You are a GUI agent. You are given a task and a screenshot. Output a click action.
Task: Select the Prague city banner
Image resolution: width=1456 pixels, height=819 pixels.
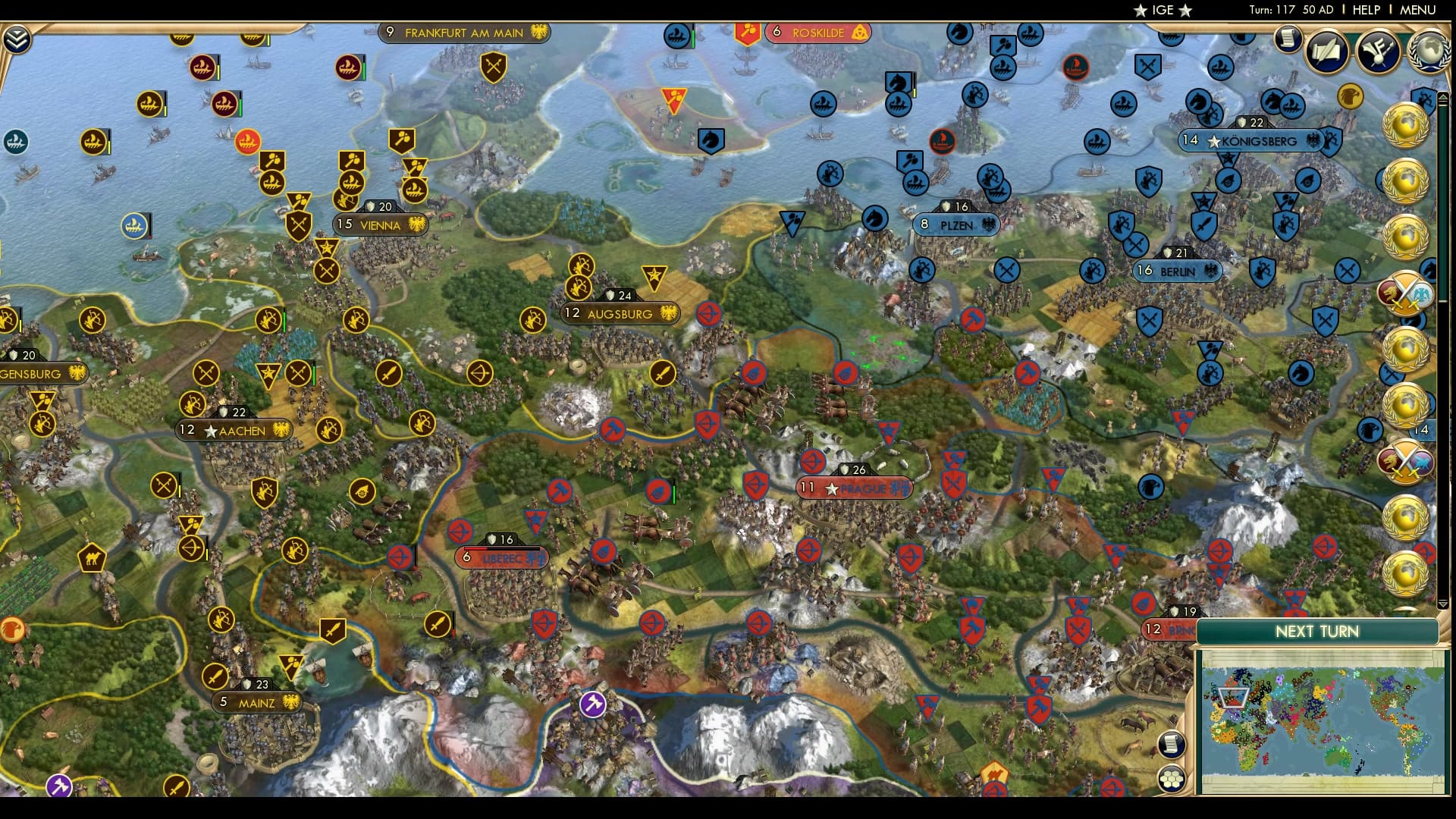click(x=853, y=488)
